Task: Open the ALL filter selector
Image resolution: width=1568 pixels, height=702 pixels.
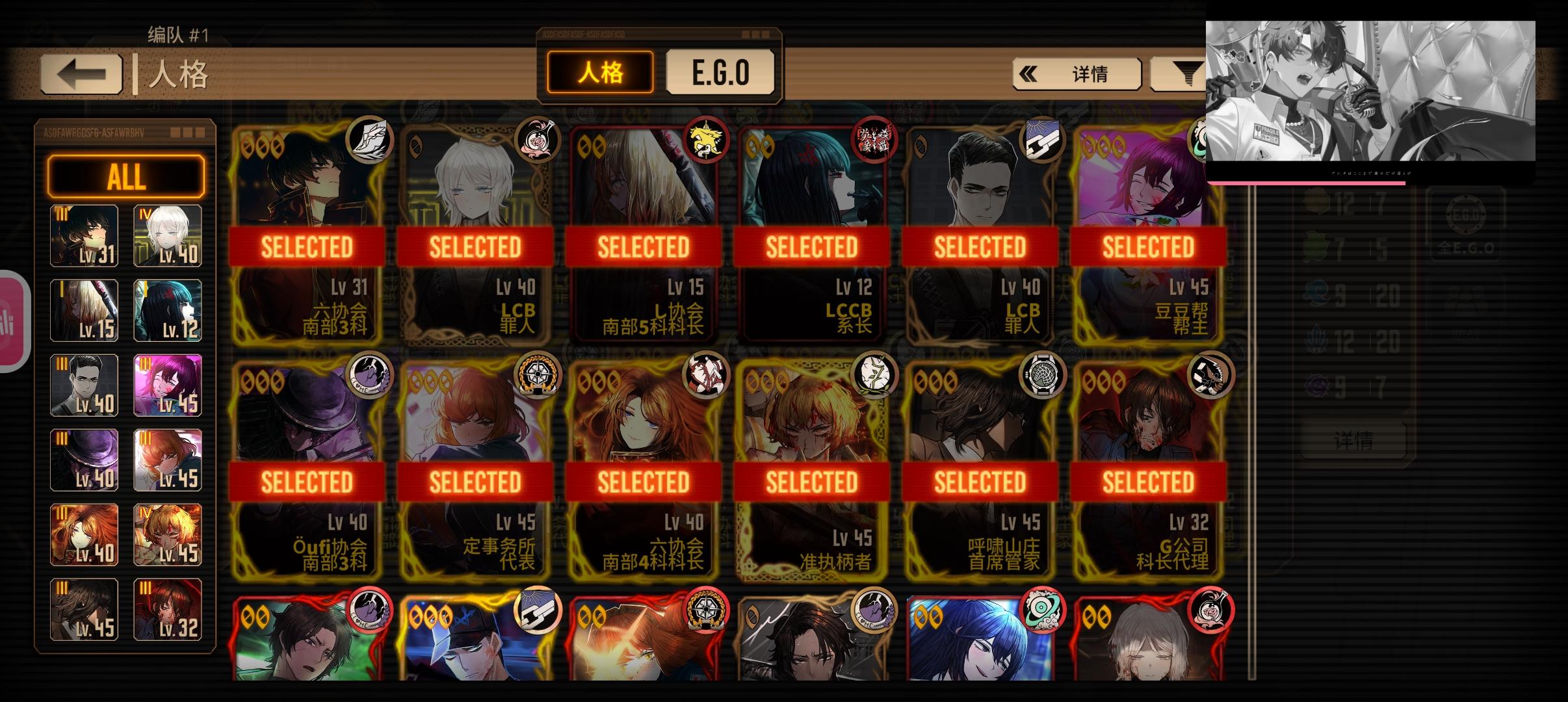Action: click(x=126, y=175)
